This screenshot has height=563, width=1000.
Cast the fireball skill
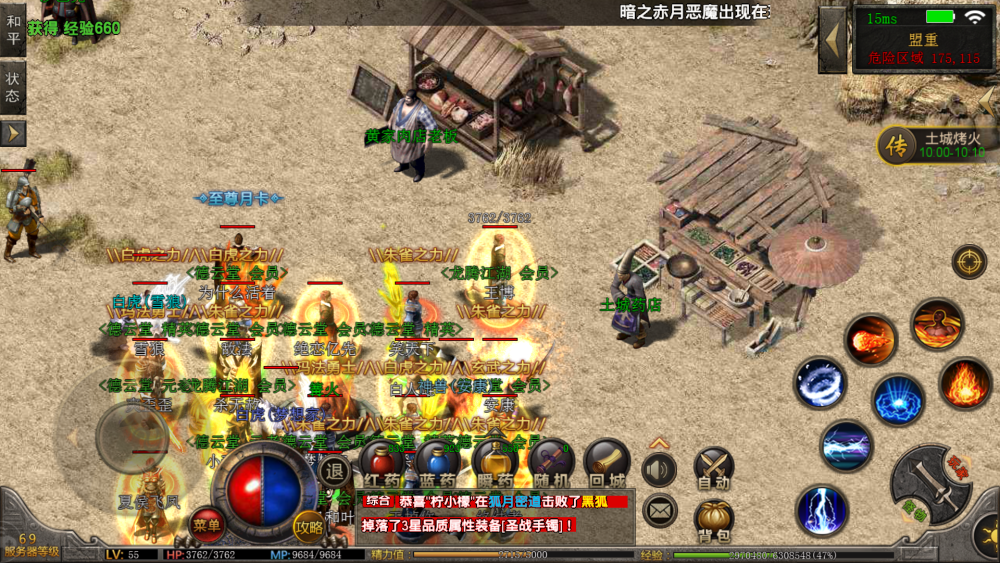(x=870, y=340)
